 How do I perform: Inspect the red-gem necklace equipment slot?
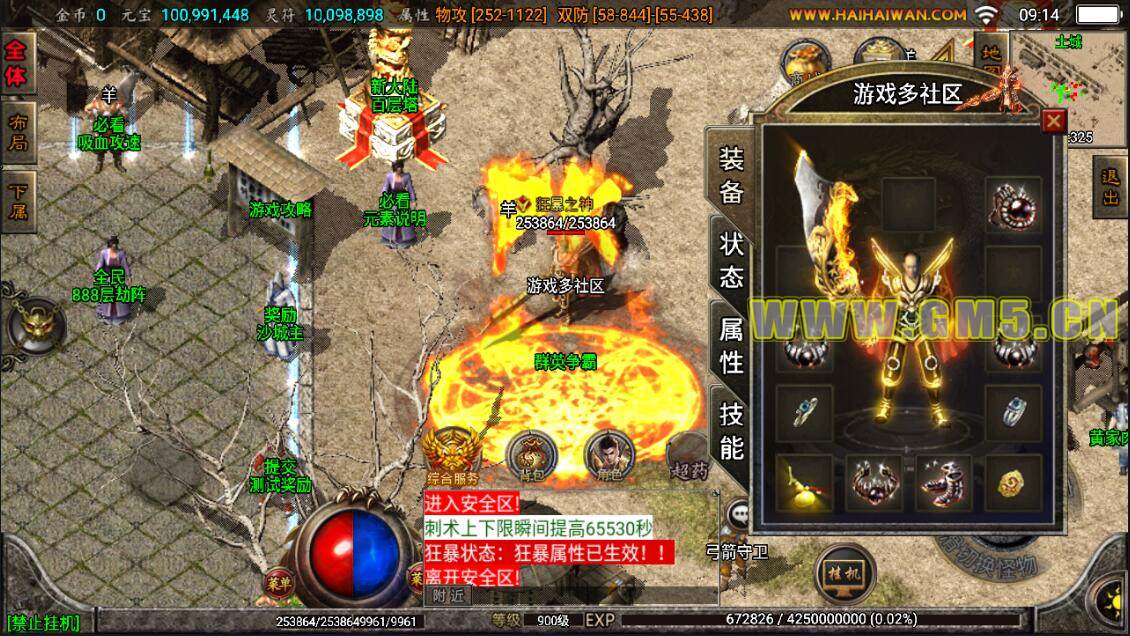1012,205
